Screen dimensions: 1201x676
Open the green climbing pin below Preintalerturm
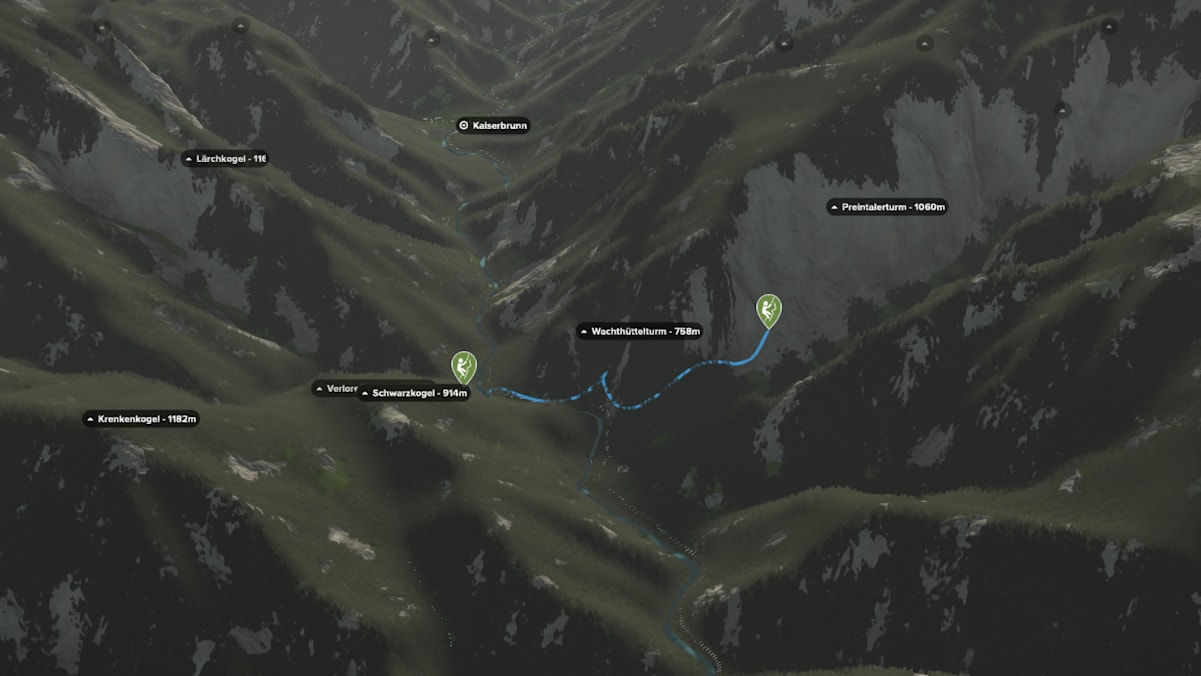tap(768, 310)
